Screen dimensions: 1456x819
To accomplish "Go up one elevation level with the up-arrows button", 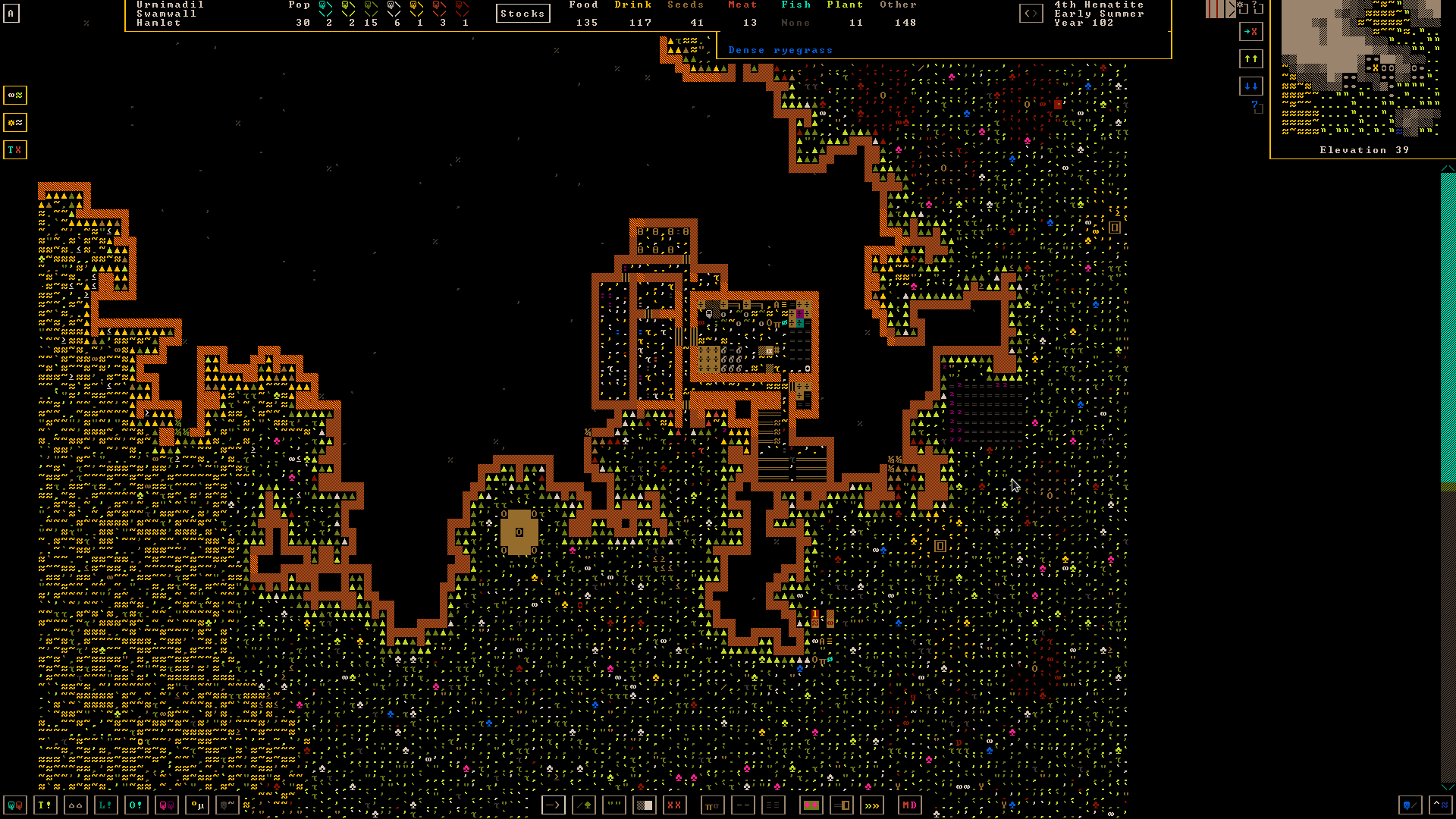I will coord(1250,59).
